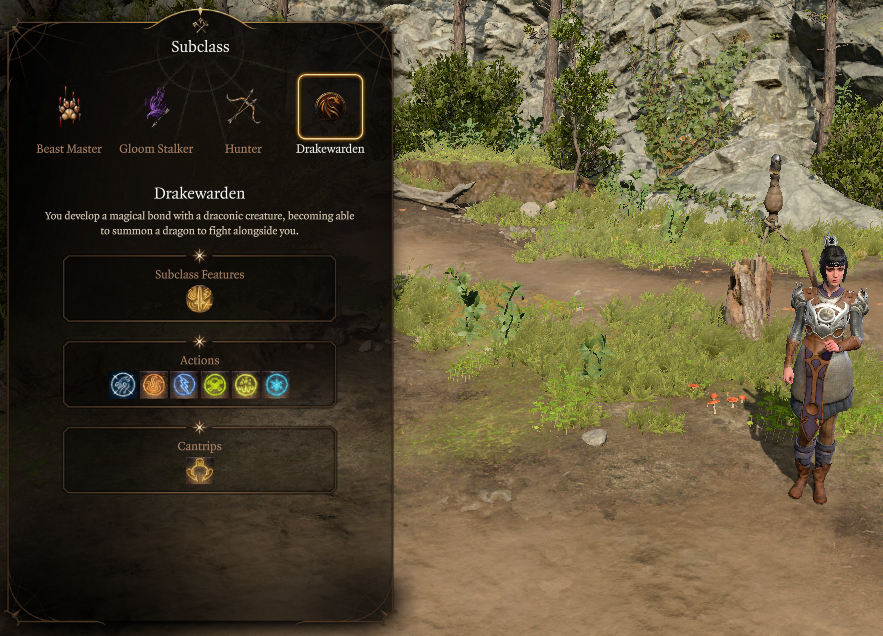The width and height of the screenshot is (883, 636).
Task: Inspect the blue lightning drake action
Action: [184, 385]
